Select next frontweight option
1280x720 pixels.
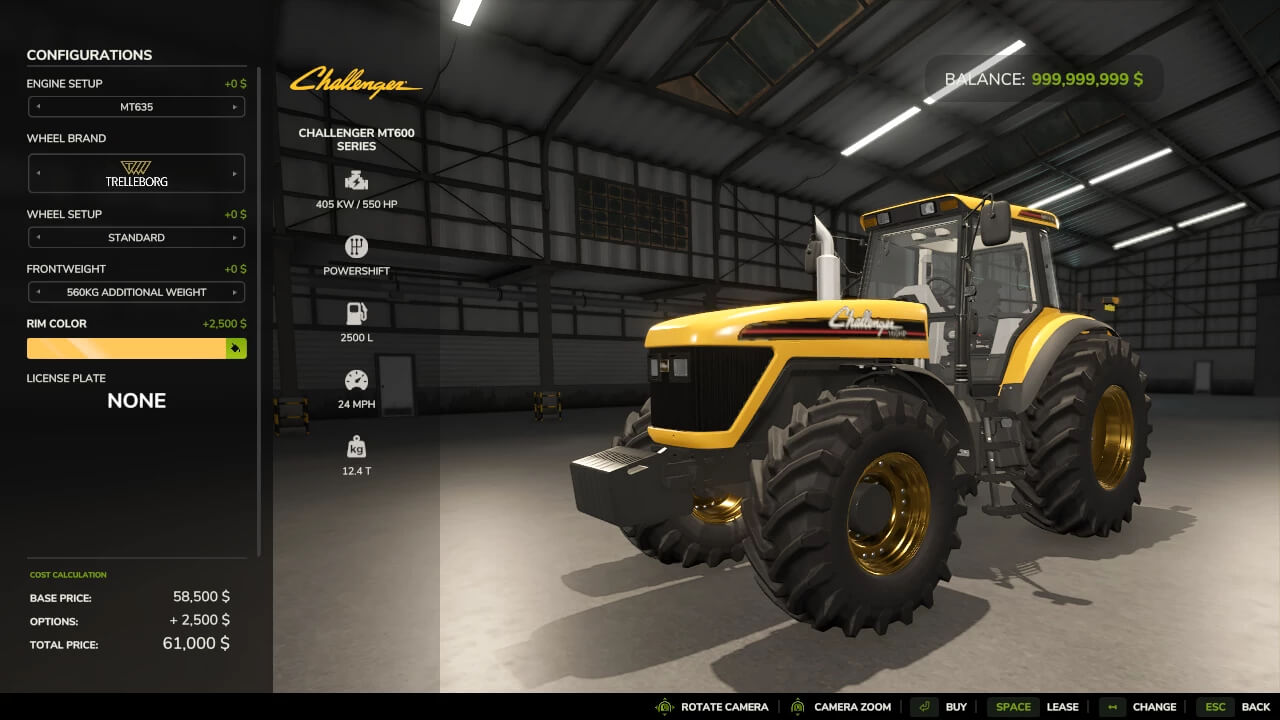[x=235, y=293]
